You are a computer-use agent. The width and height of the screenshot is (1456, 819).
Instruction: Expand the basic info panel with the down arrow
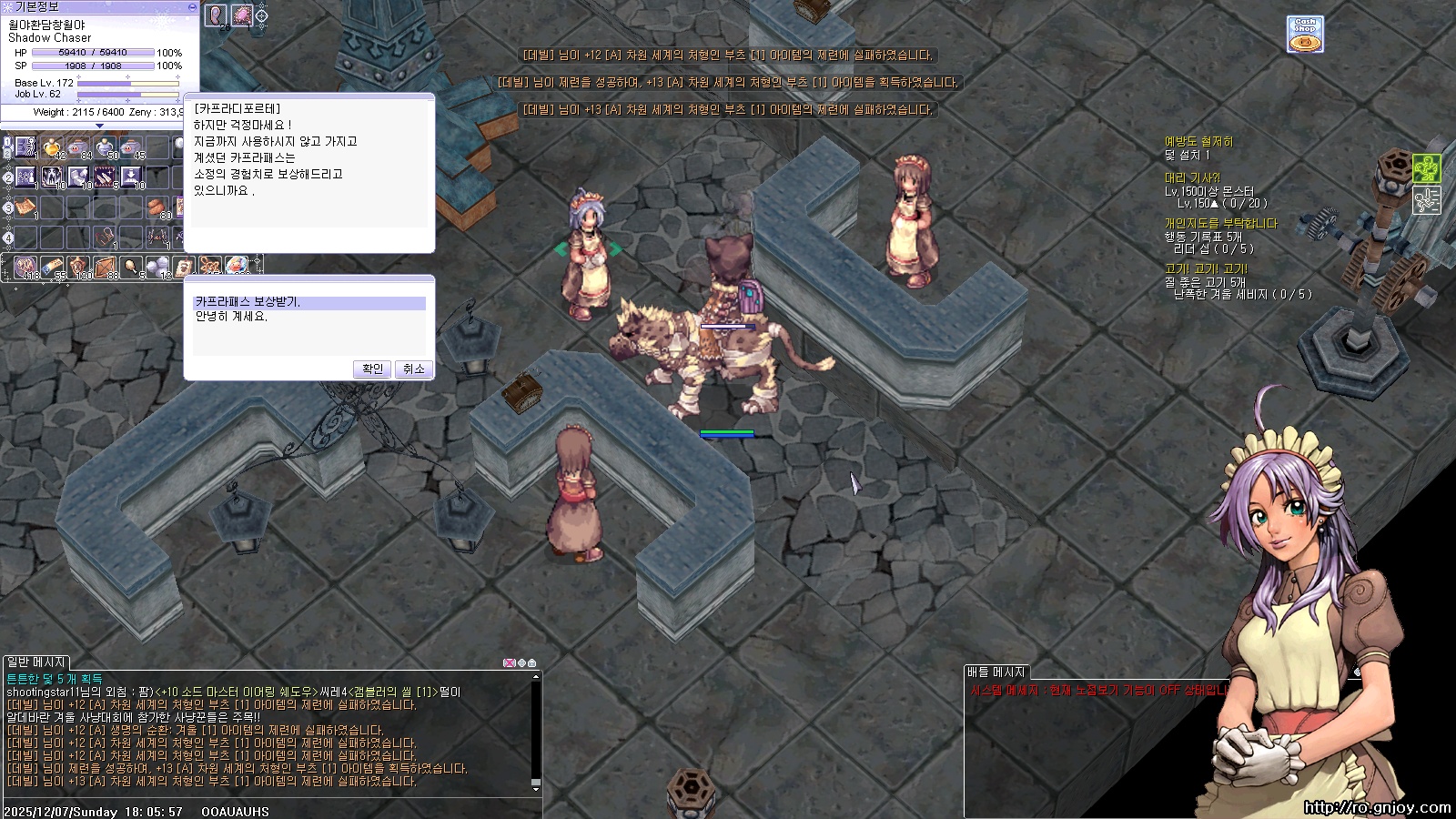99,126
